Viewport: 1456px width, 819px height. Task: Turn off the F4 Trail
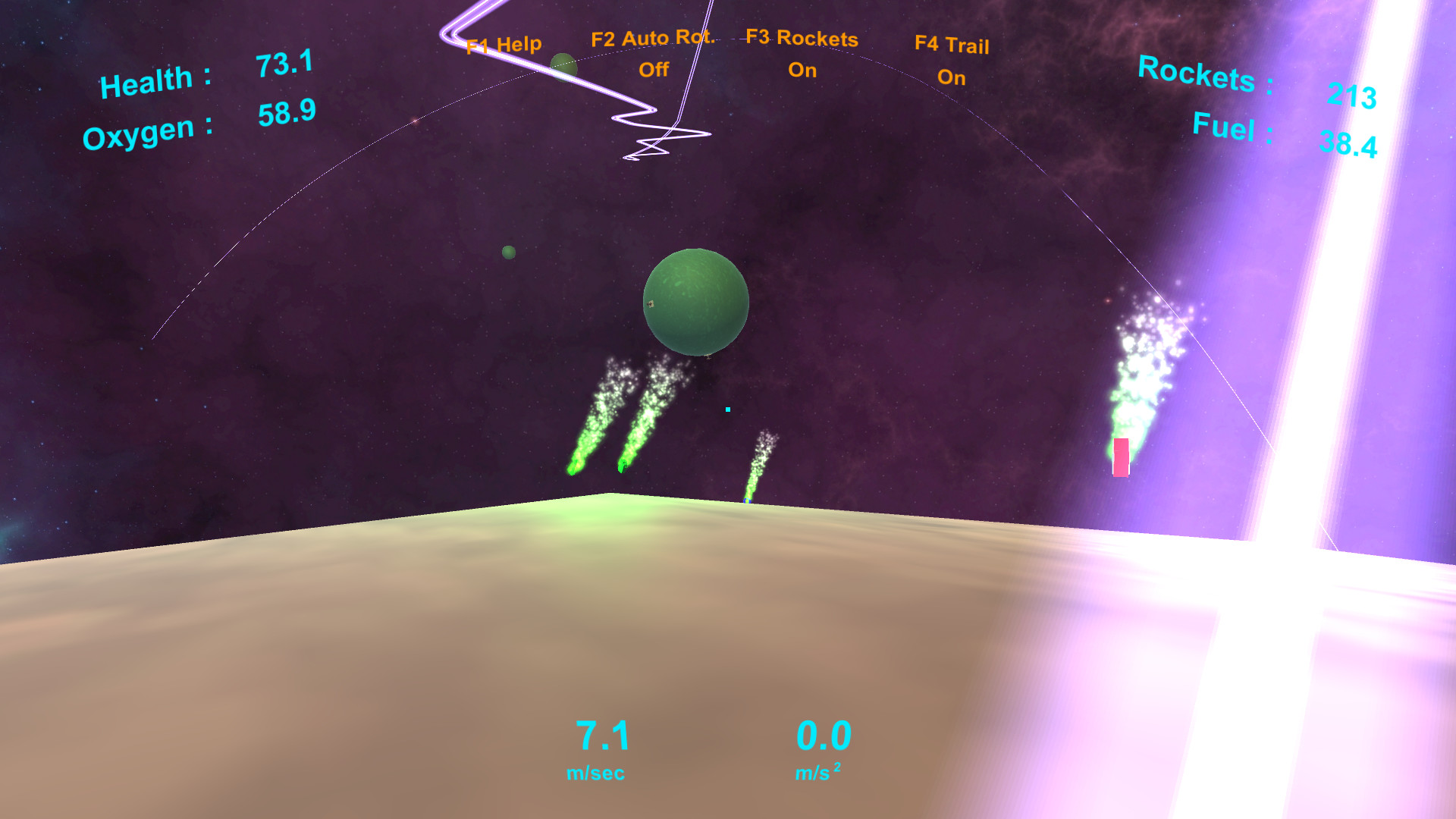point(952,61)
